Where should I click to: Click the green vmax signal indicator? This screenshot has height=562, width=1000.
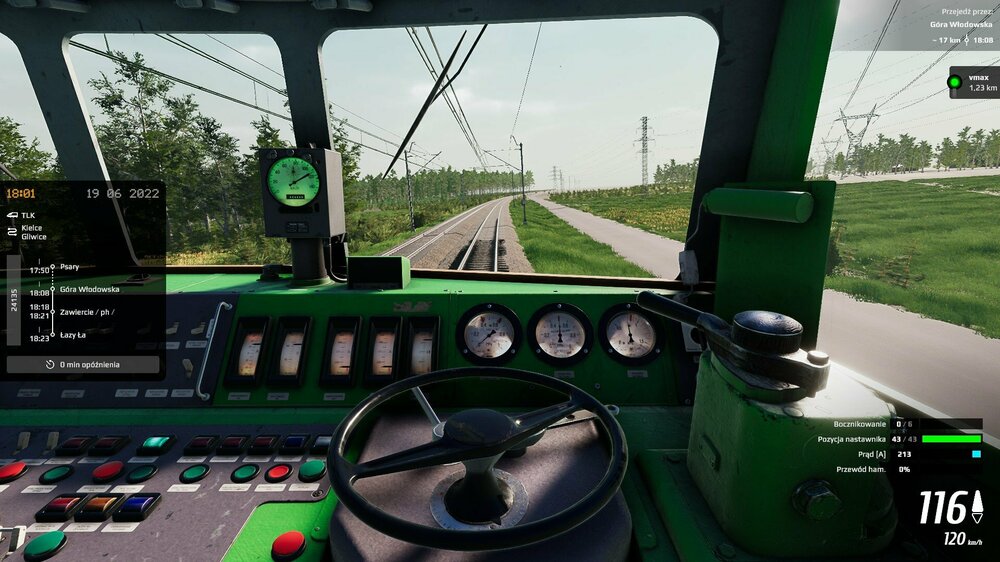tap(955, 83)
